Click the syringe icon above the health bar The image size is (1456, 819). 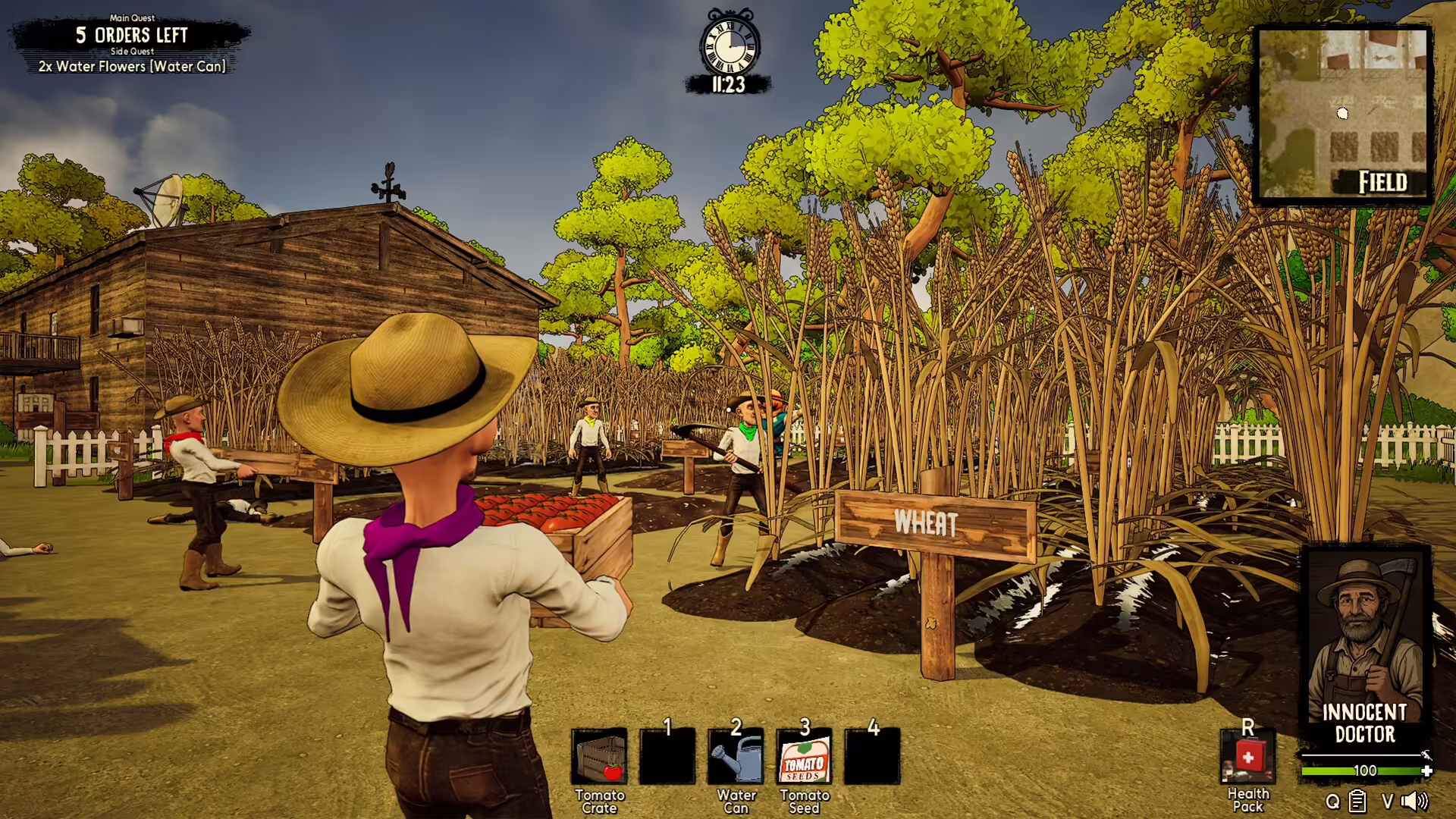click(1426, 755)
